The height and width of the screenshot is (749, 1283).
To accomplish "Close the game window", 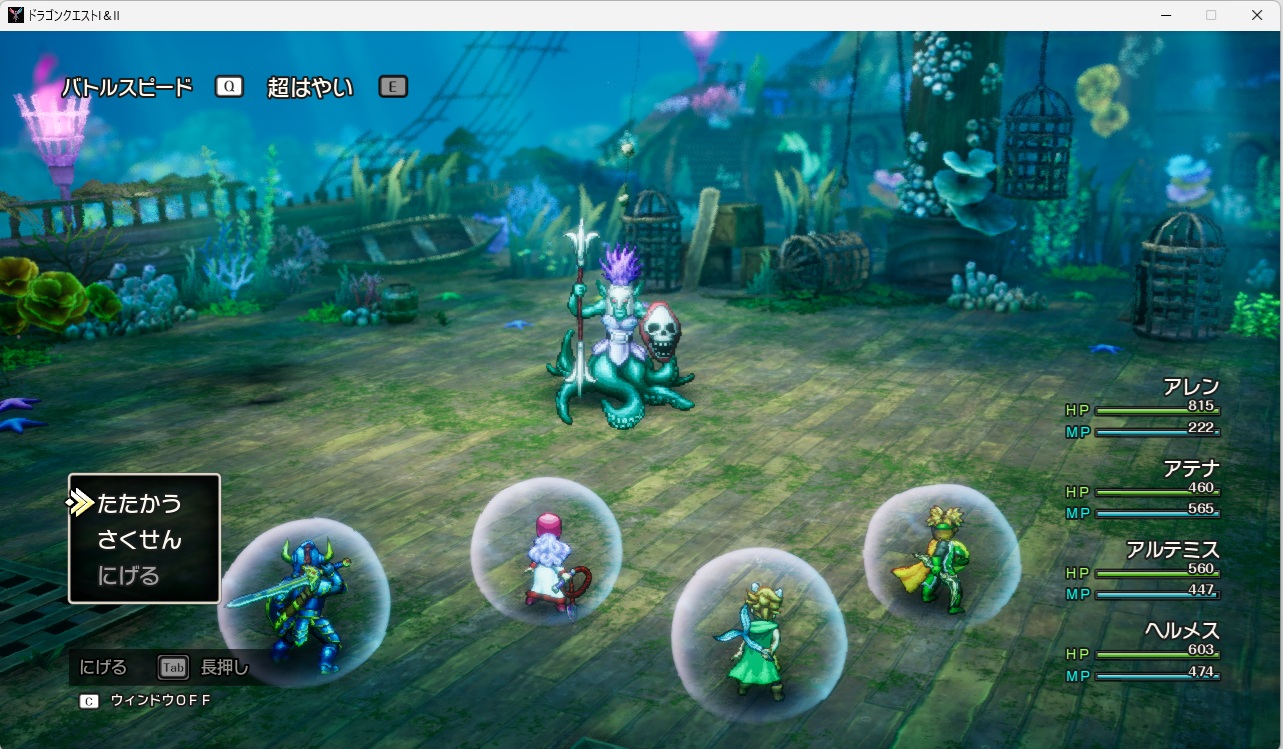I will (x=1257, y=15).
